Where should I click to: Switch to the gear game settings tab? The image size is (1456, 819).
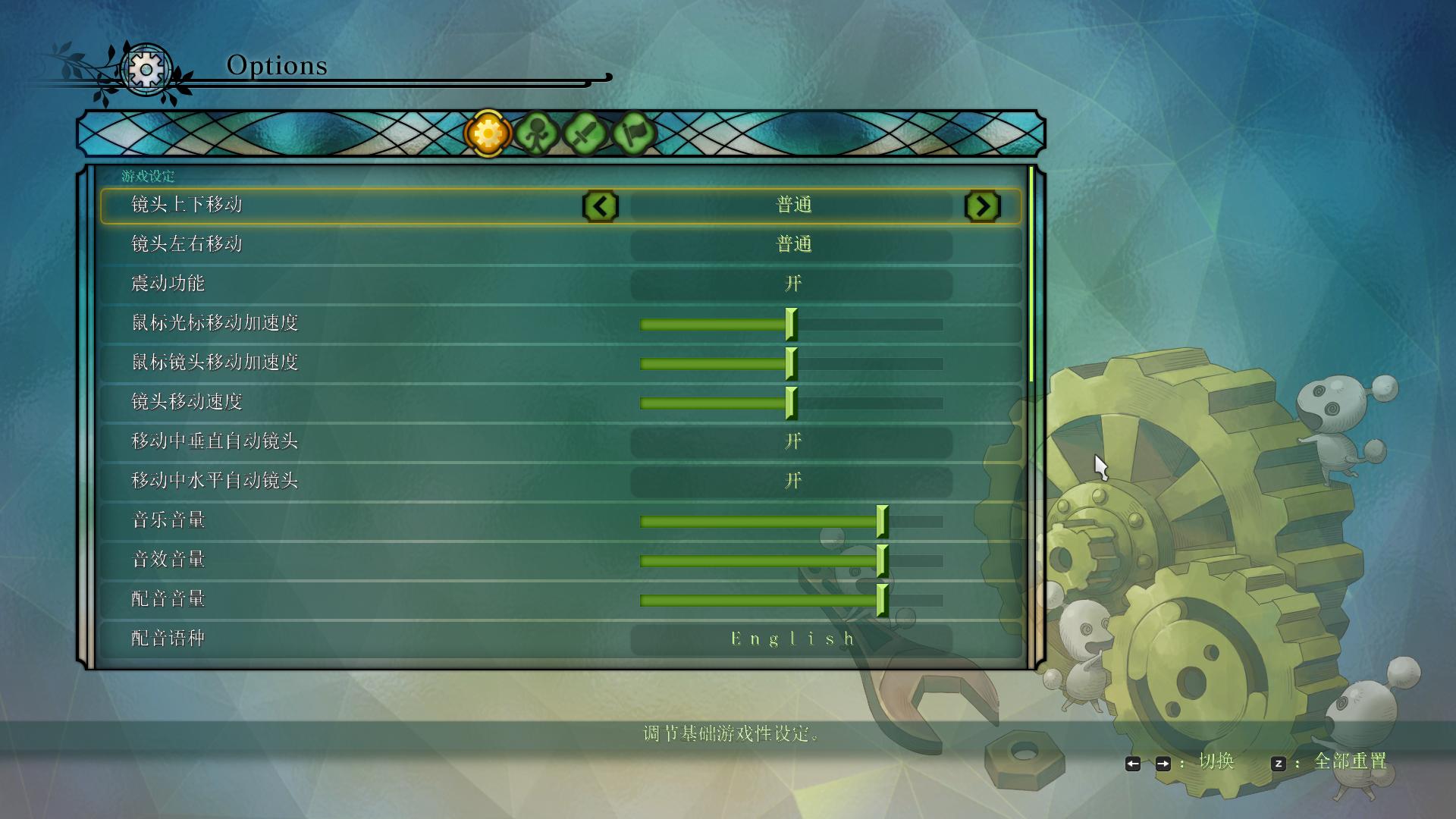[x=488, y=134]
